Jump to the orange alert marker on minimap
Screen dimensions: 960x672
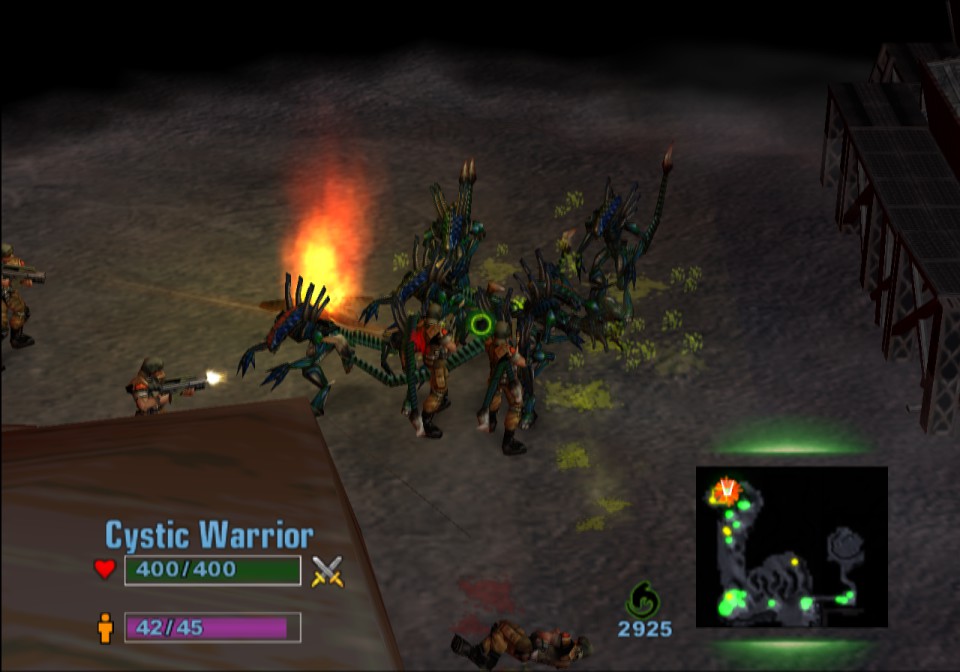(x=726, y=490)
